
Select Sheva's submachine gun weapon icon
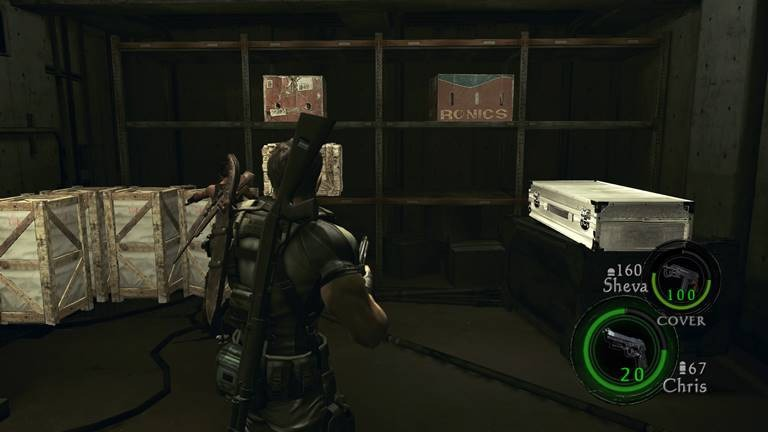pyautogui.click(x=679, y=272)
